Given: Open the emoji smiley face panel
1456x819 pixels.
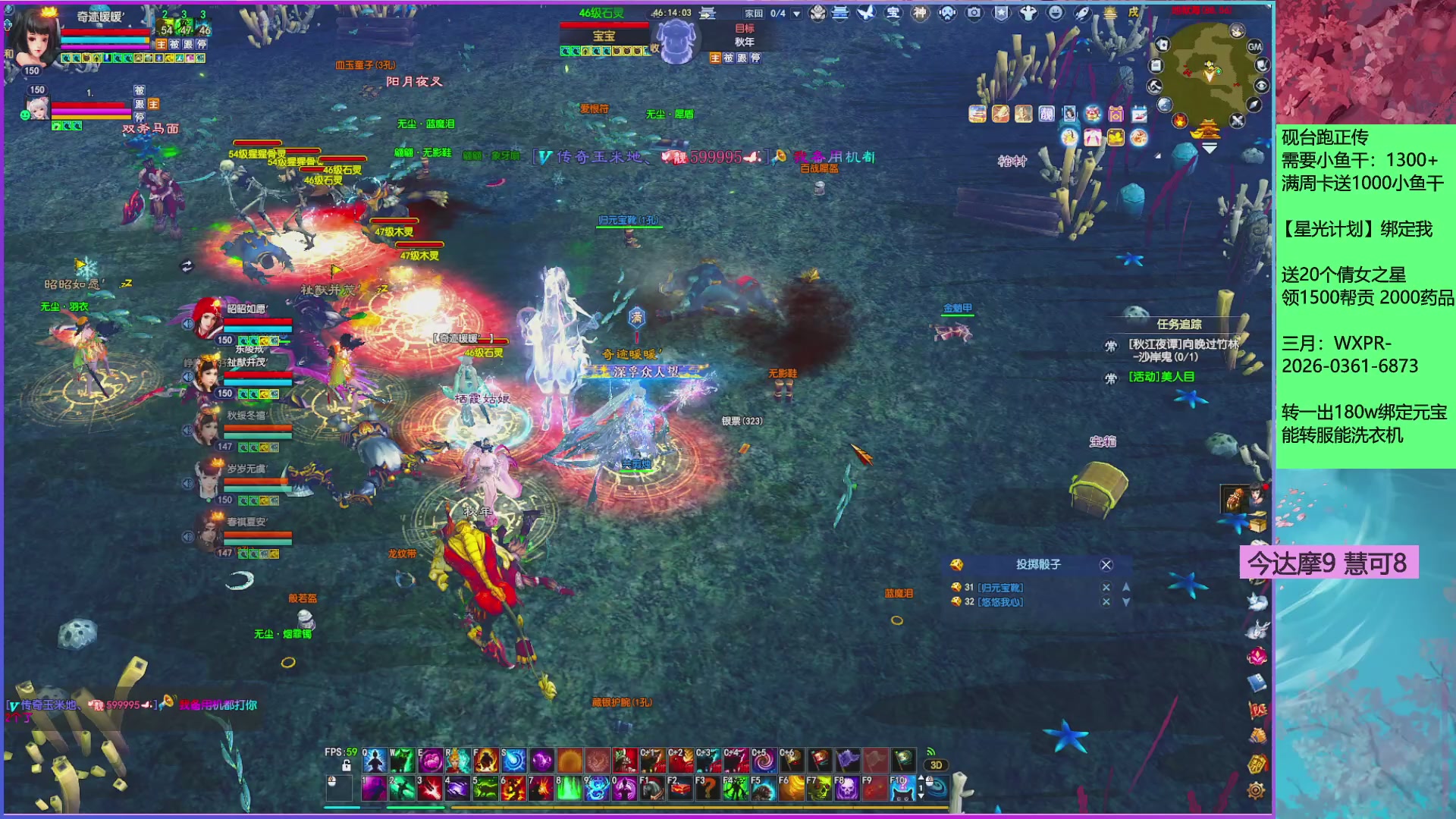Looking at the screenshot, I should 1054,14.
